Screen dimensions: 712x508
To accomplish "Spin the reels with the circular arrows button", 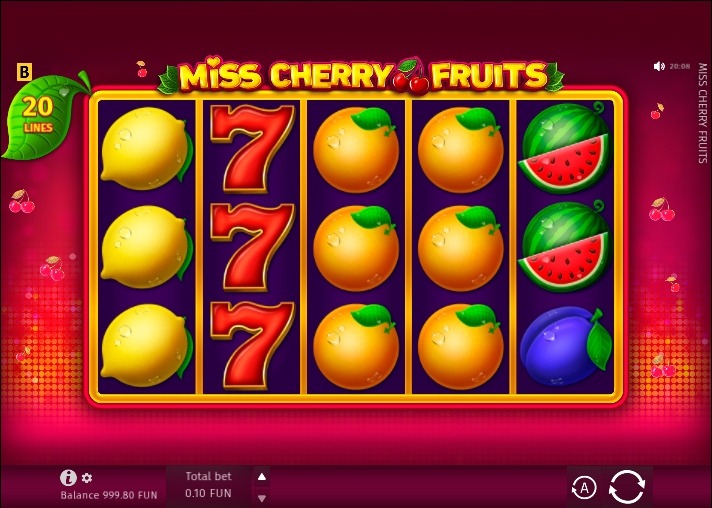I will pos(627,487).
